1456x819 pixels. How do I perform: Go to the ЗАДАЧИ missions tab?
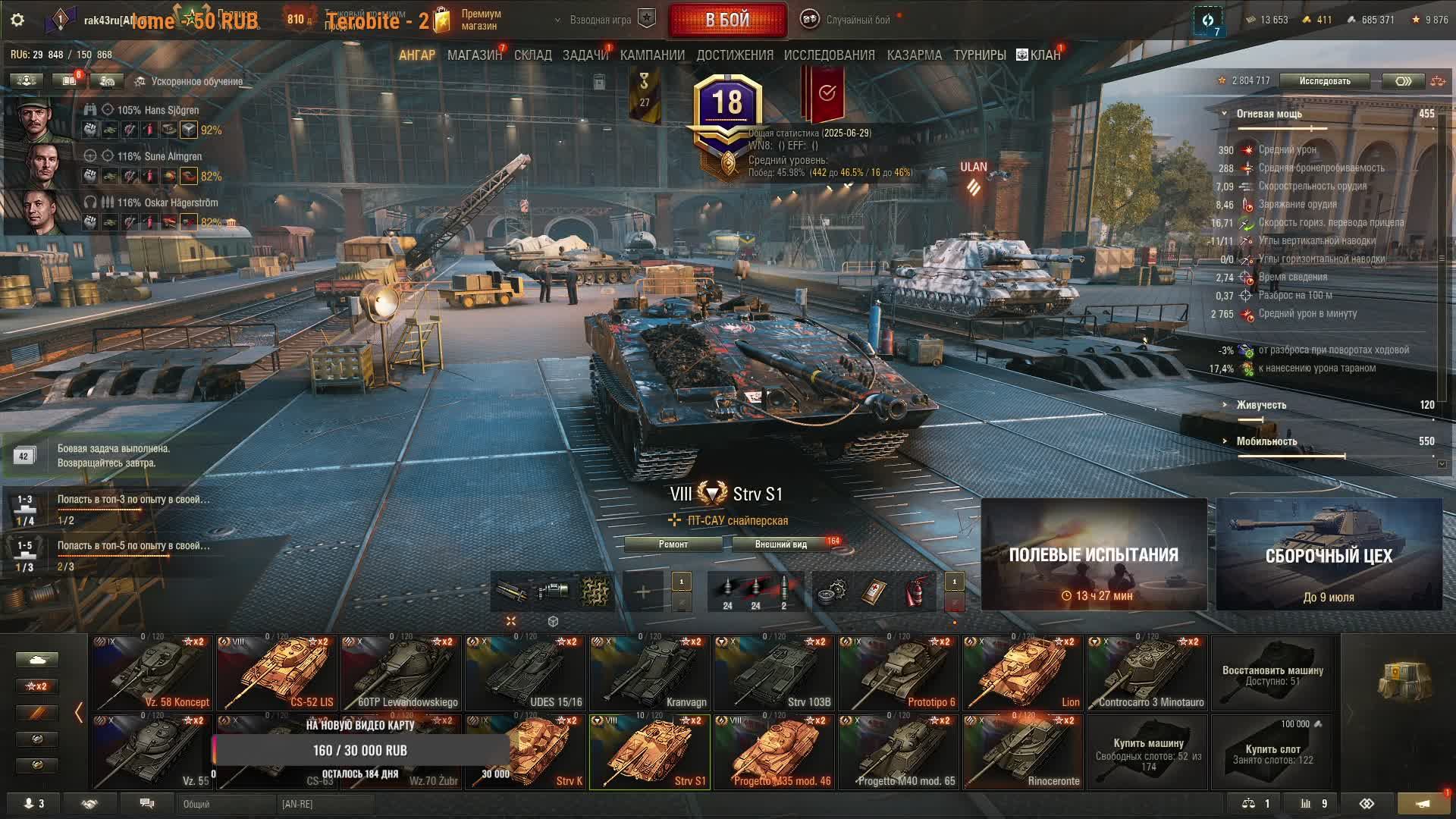(x=585, y=55)
